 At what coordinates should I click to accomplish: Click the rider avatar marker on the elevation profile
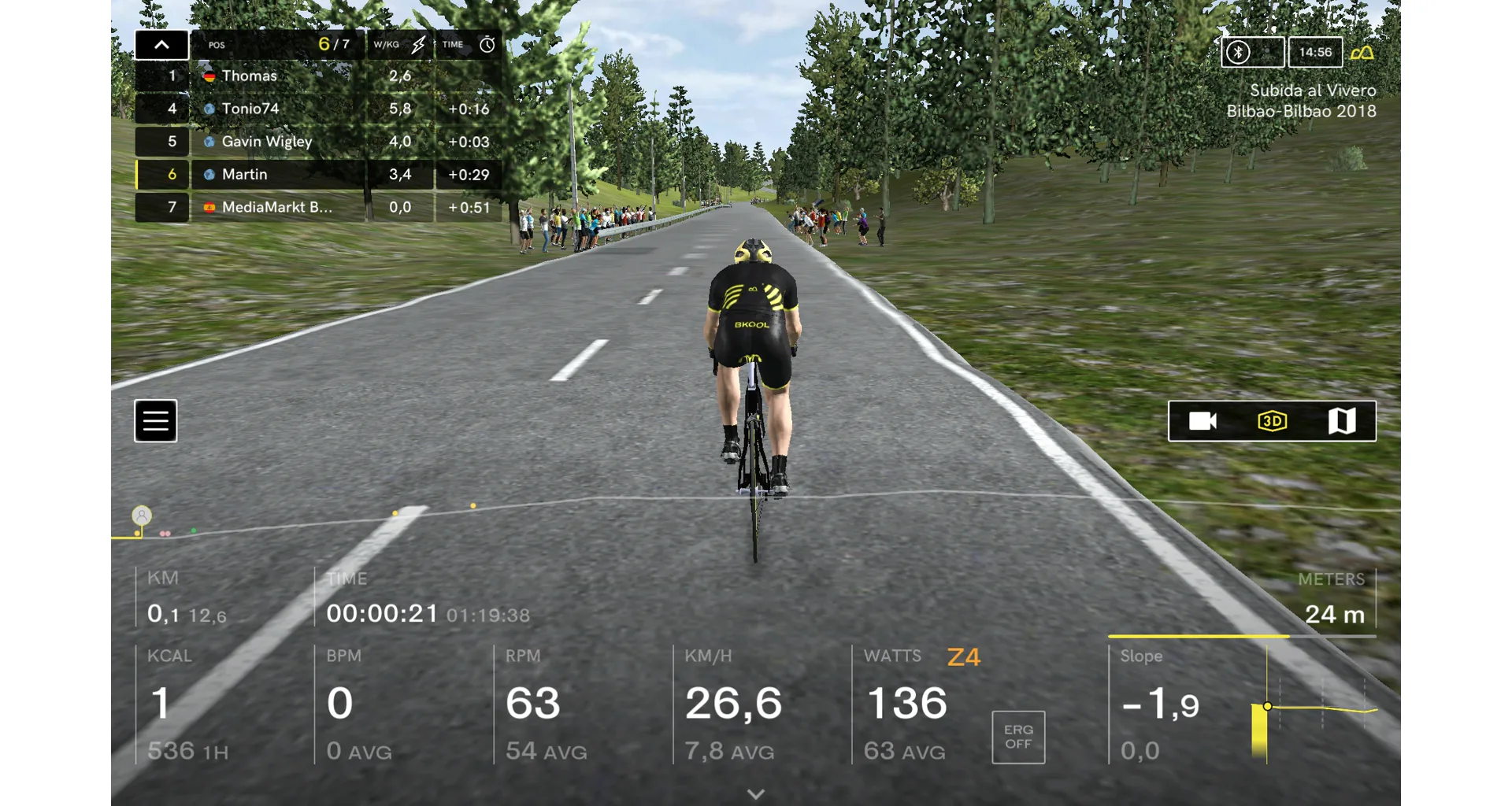tap(142, 516)
